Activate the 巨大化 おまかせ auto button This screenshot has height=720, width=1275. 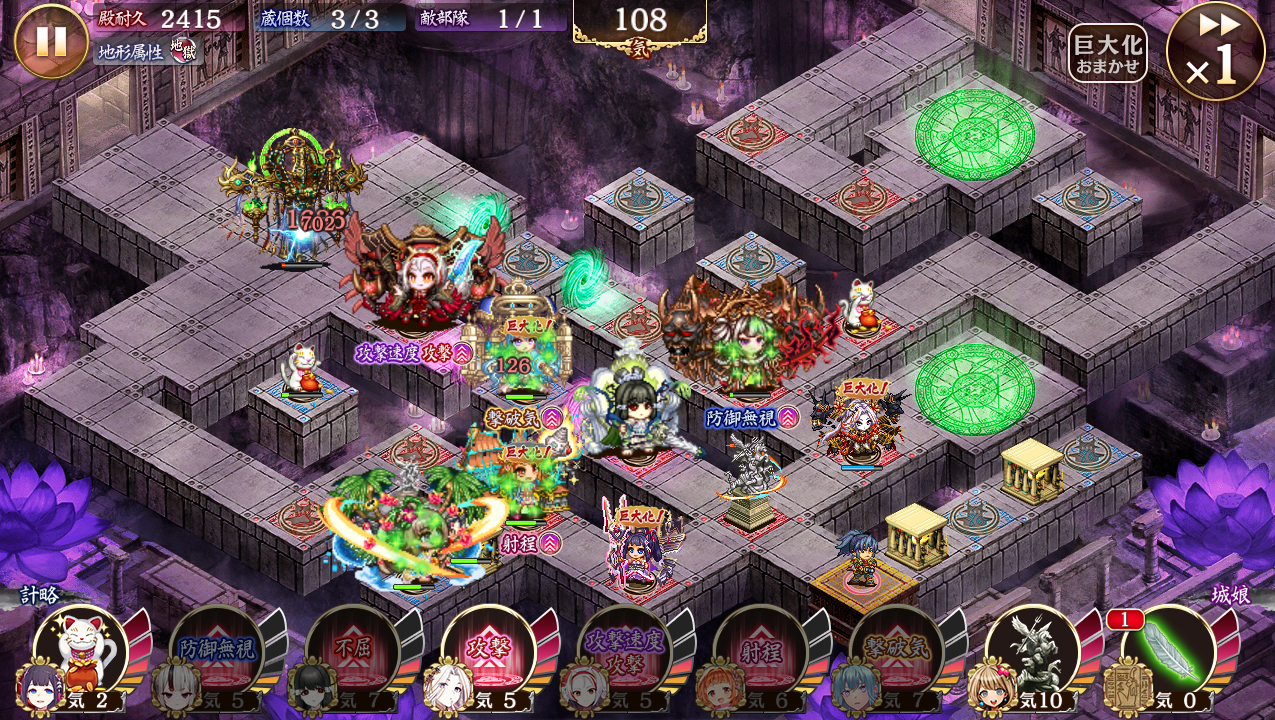coord(1107,53)
